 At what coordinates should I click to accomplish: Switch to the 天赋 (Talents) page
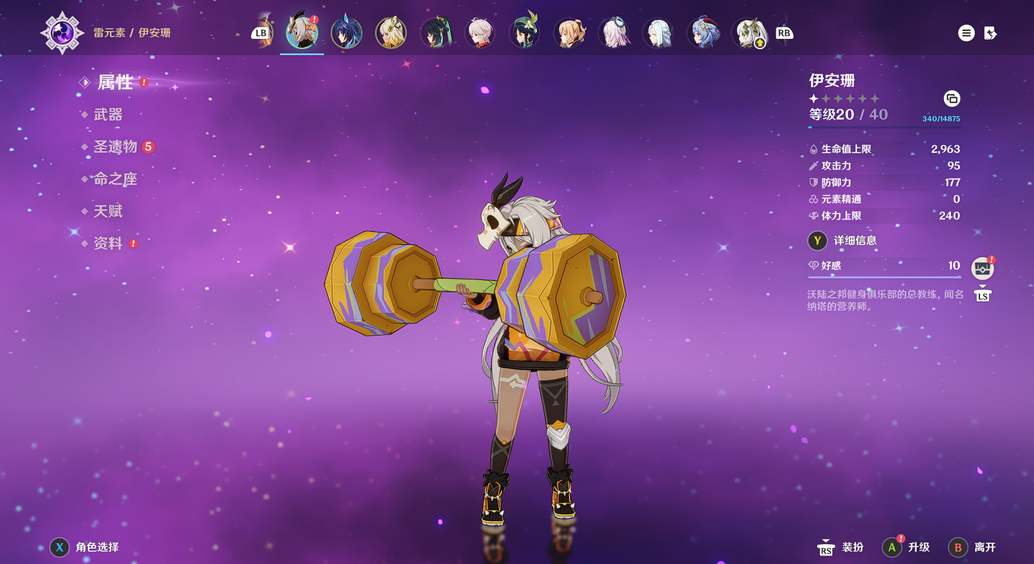[x=108, y=211]
